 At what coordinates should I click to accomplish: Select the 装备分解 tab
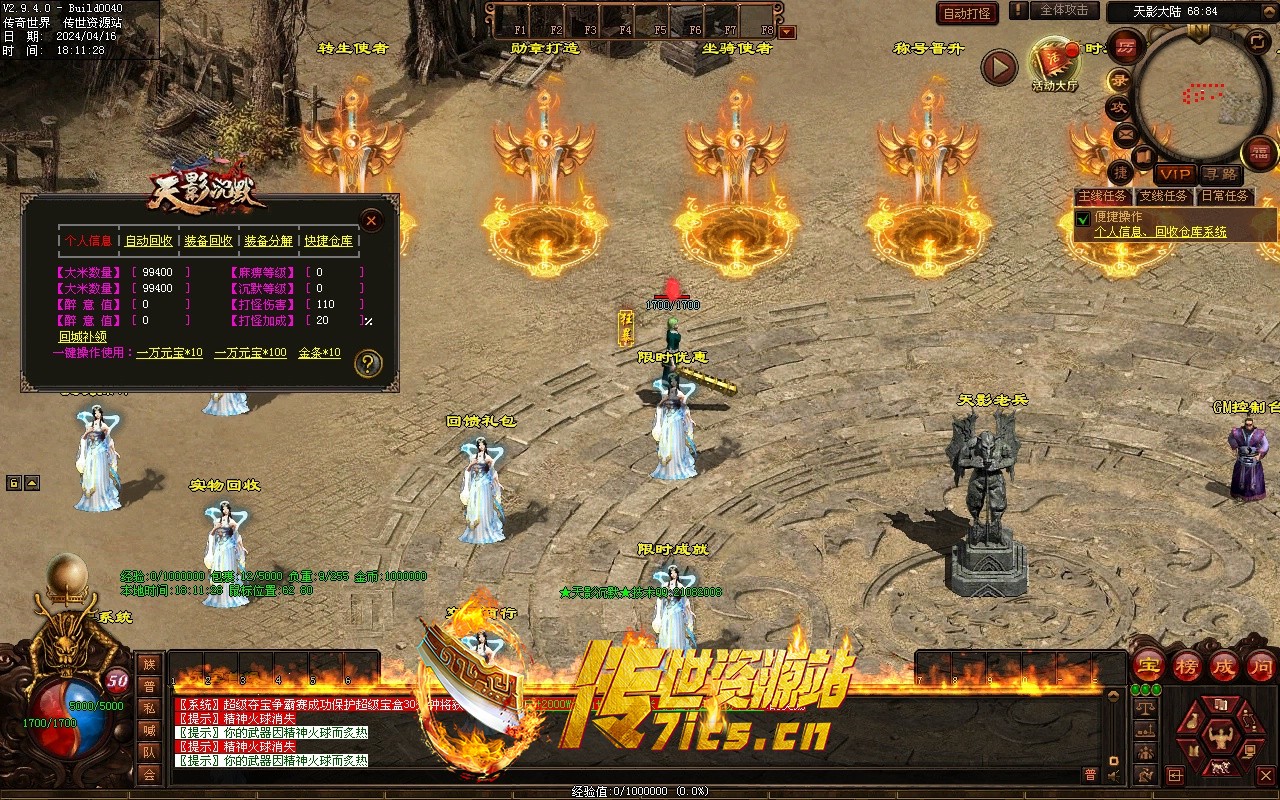click(x=268, y=241)
